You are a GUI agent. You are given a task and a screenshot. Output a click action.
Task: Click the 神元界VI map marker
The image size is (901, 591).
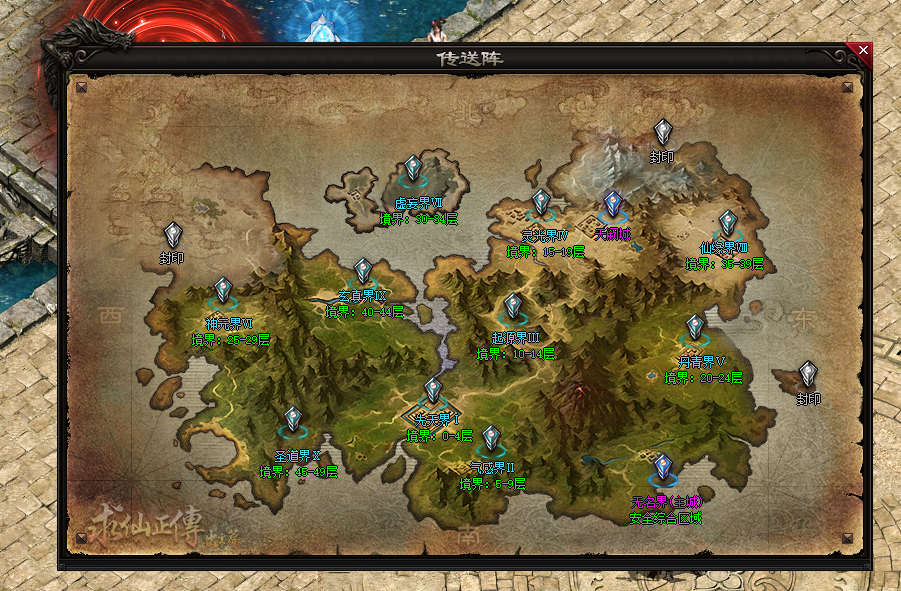[222, 291]
